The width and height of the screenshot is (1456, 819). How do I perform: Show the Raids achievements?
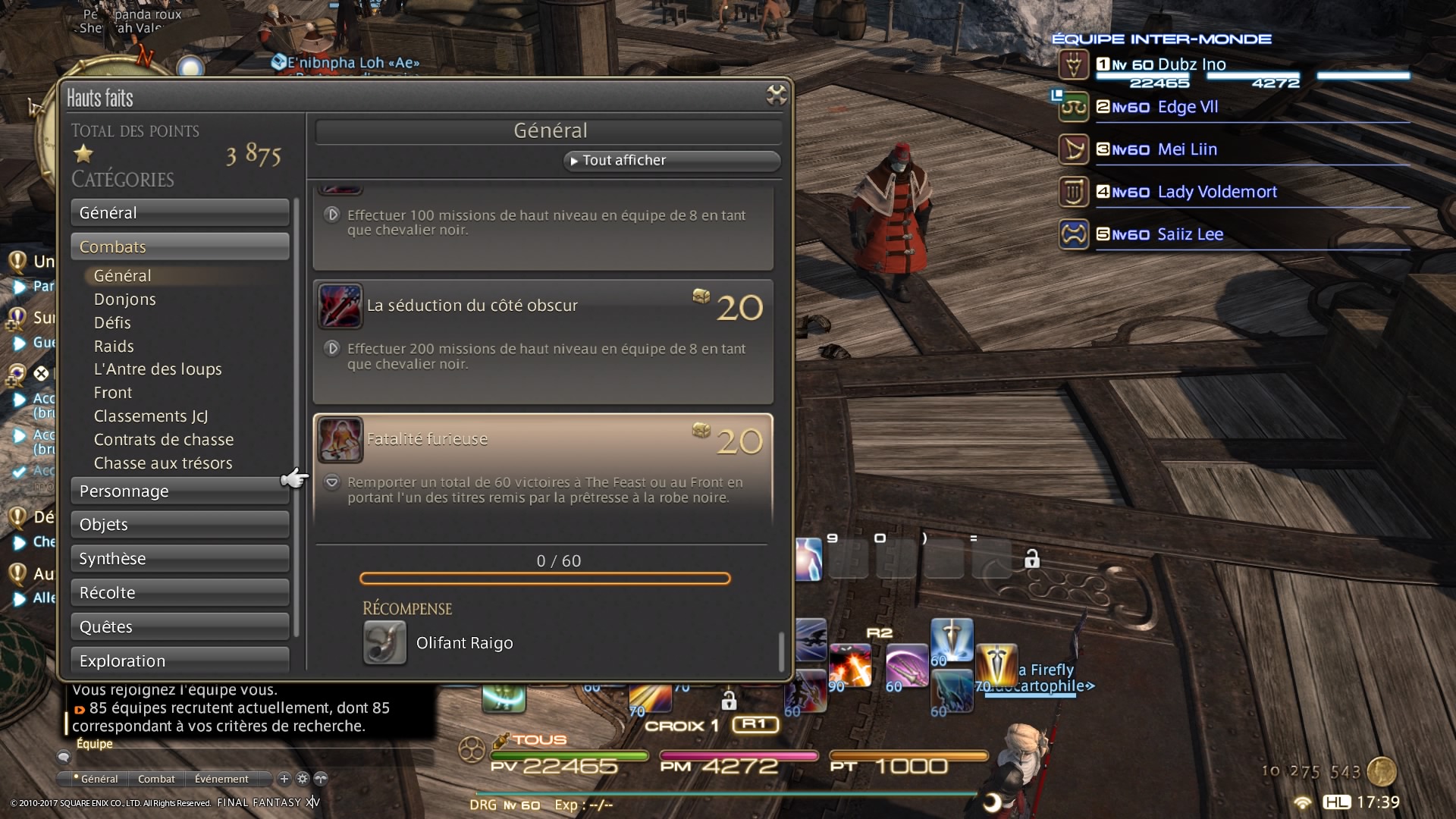pos(114,347)
